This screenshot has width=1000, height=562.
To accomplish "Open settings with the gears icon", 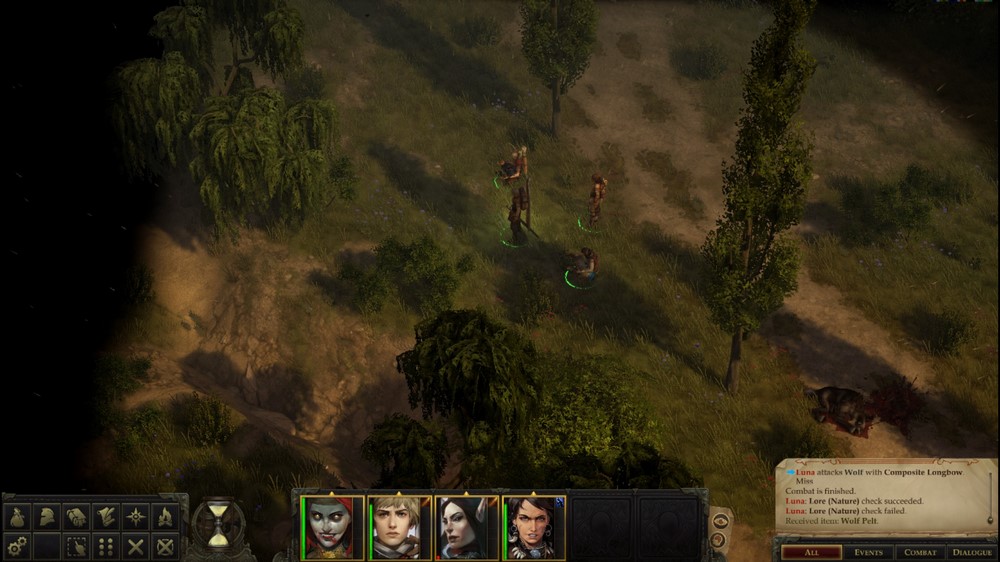I will point(17,546).
